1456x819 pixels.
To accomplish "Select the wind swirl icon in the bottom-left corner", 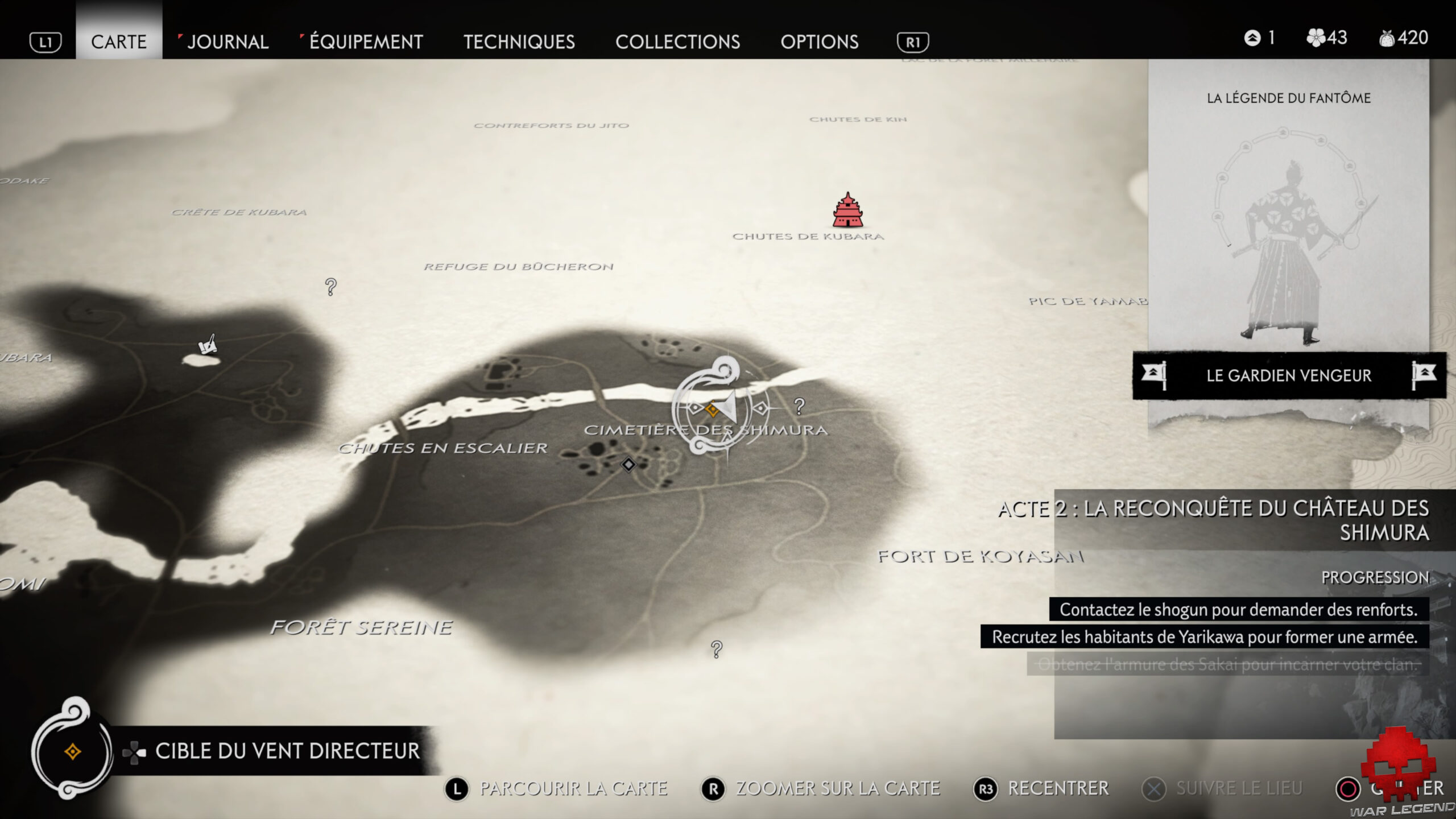I will [72, 752].
